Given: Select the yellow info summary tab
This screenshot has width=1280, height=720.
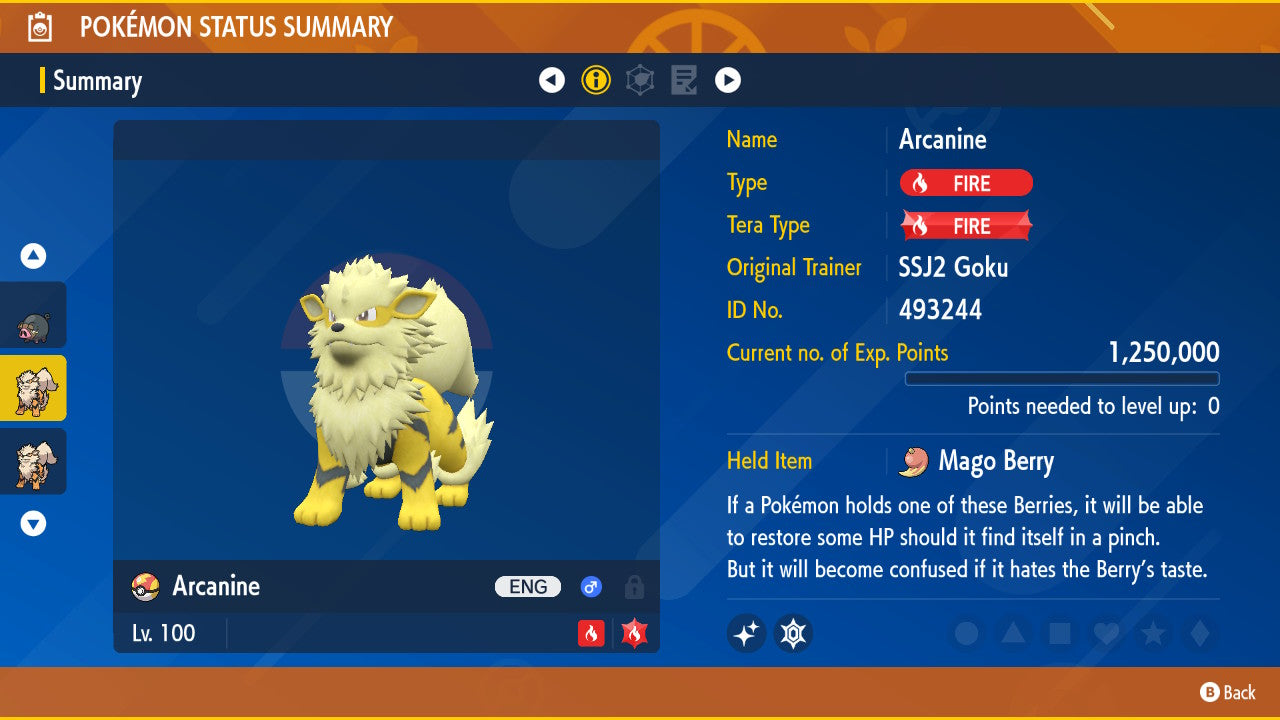Looking at the screenshot, I should [596, 80].
